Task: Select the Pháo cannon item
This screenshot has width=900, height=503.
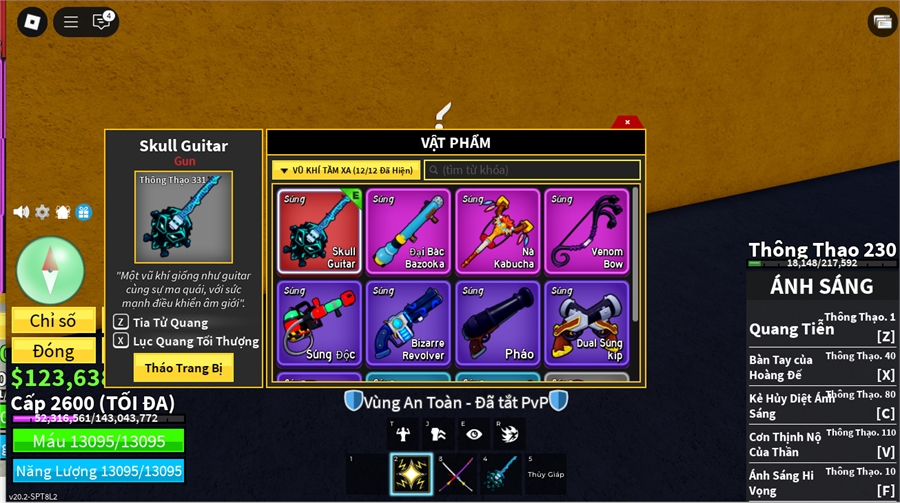Action: click(x=498, y=323)
